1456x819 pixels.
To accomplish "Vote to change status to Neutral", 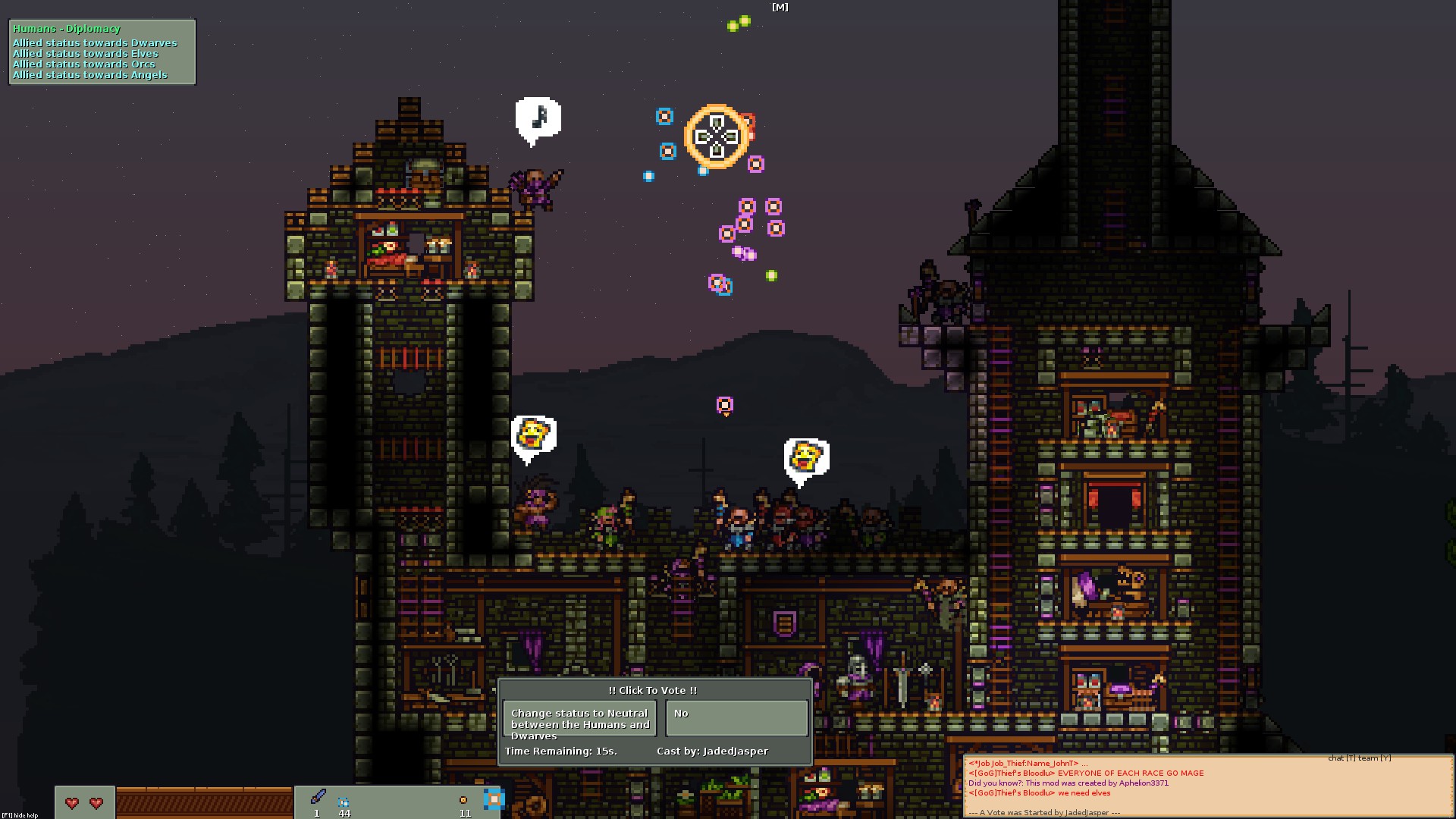I will [579, 719].
